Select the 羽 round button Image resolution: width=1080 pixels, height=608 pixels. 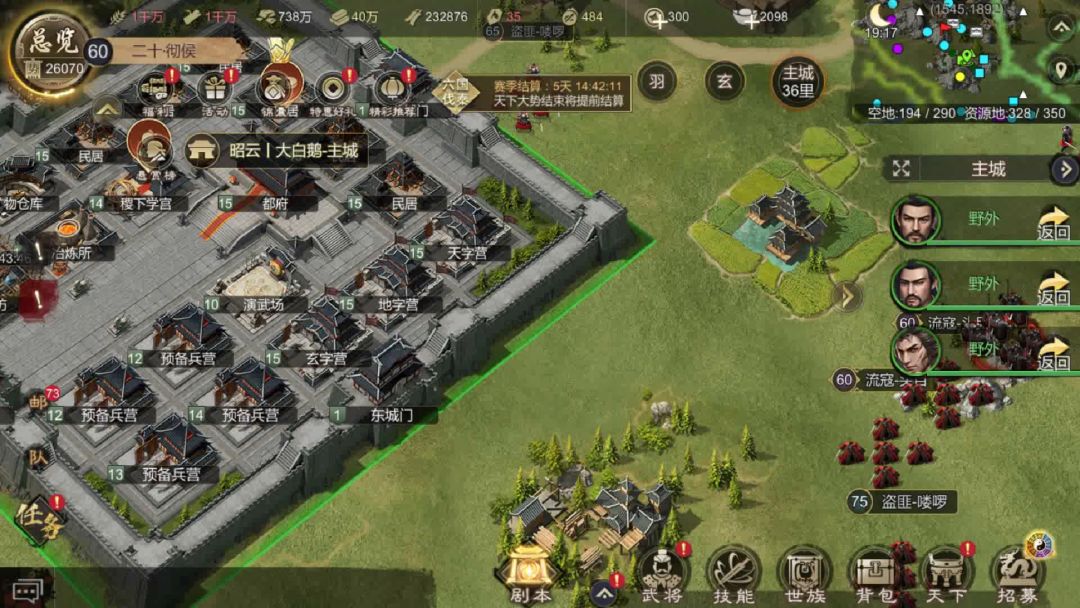[656, 82]
